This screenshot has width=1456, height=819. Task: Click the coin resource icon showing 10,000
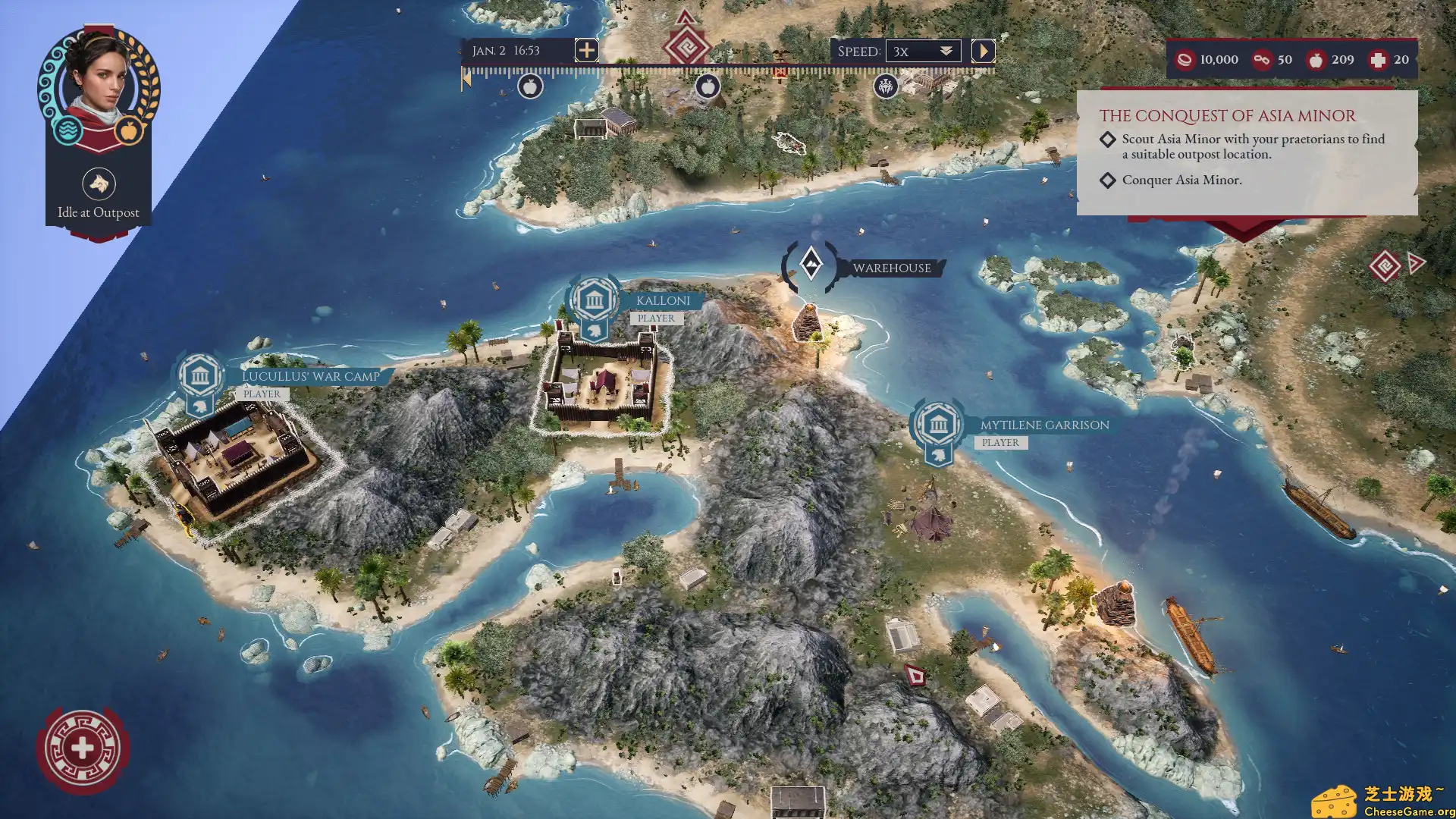(1185, 59)
